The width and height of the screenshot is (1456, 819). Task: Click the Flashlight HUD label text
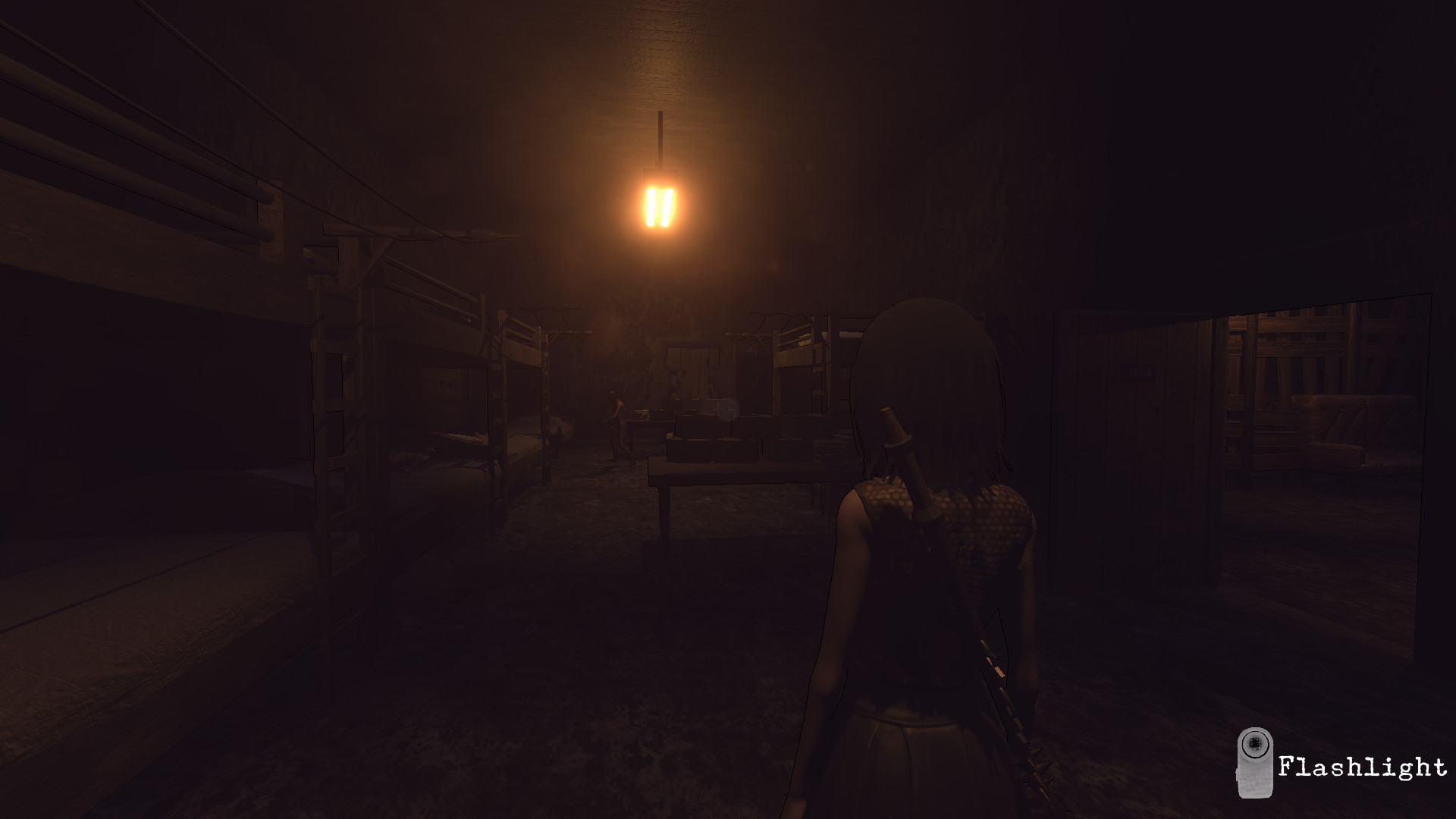(1365, 767)
